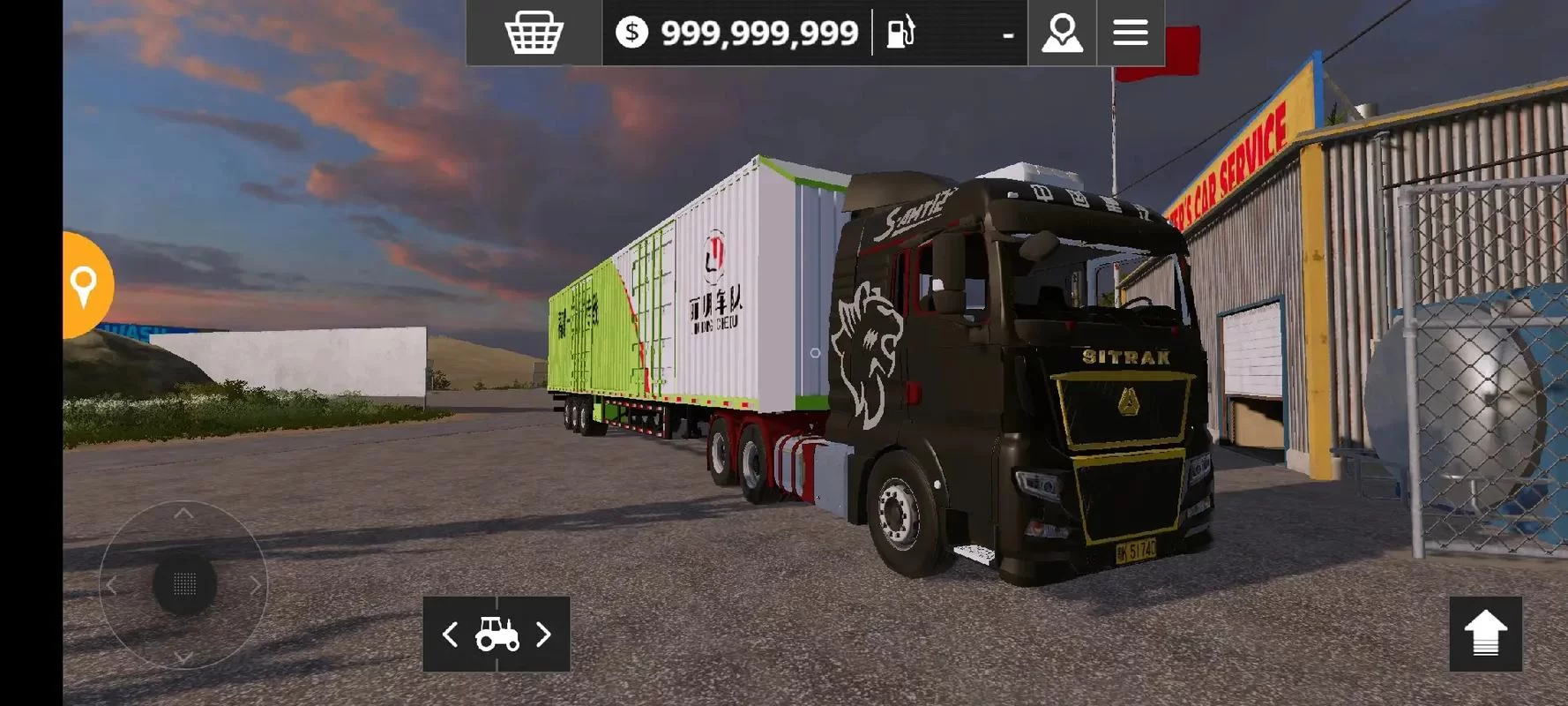Viewport: 1568px width, 706px height.
Task: Tap the virtual joystick center knob
Action: 184,583
